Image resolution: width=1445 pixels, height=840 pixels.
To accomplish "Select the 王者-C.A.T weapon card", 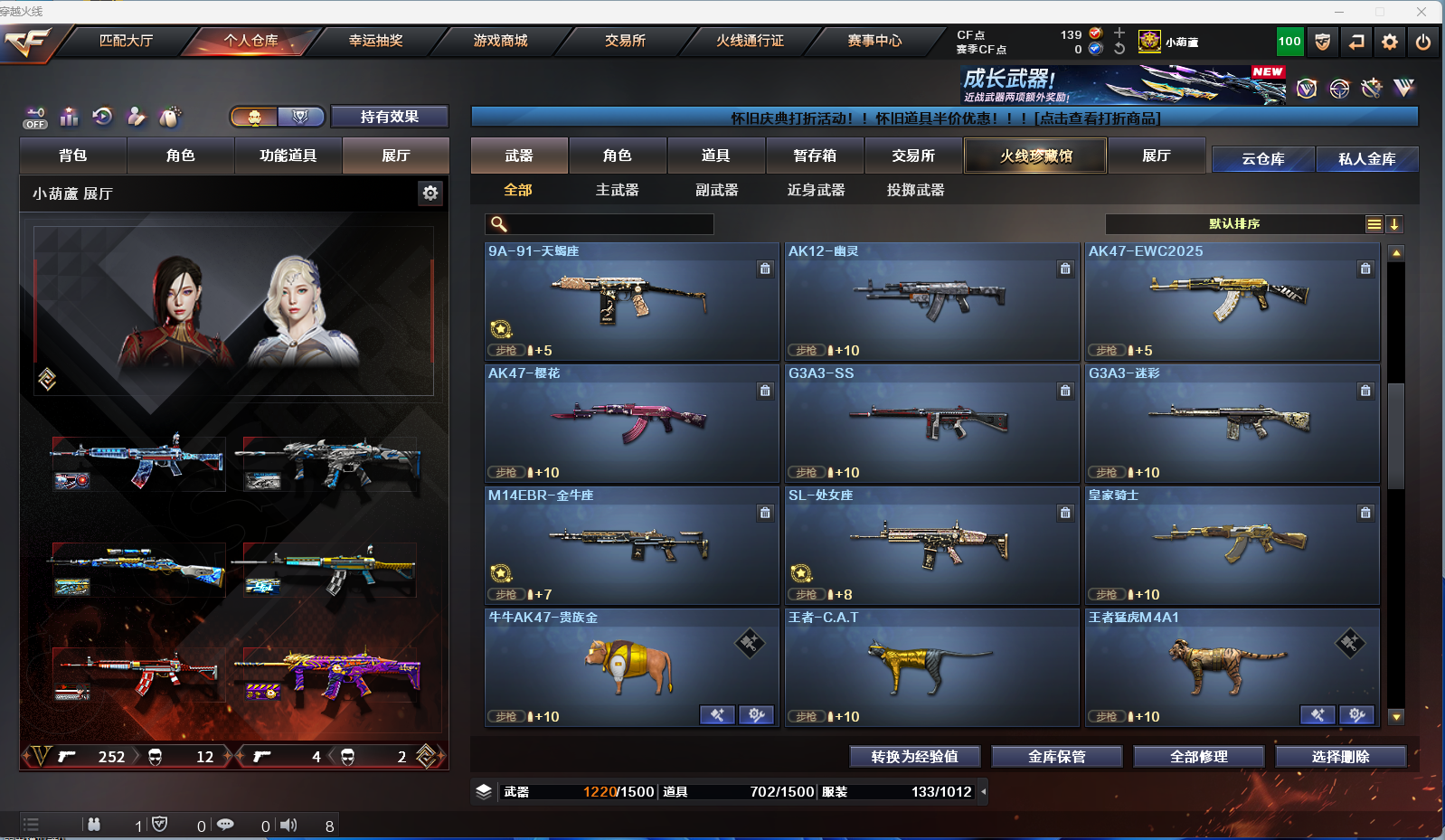I will pos(931,667).
